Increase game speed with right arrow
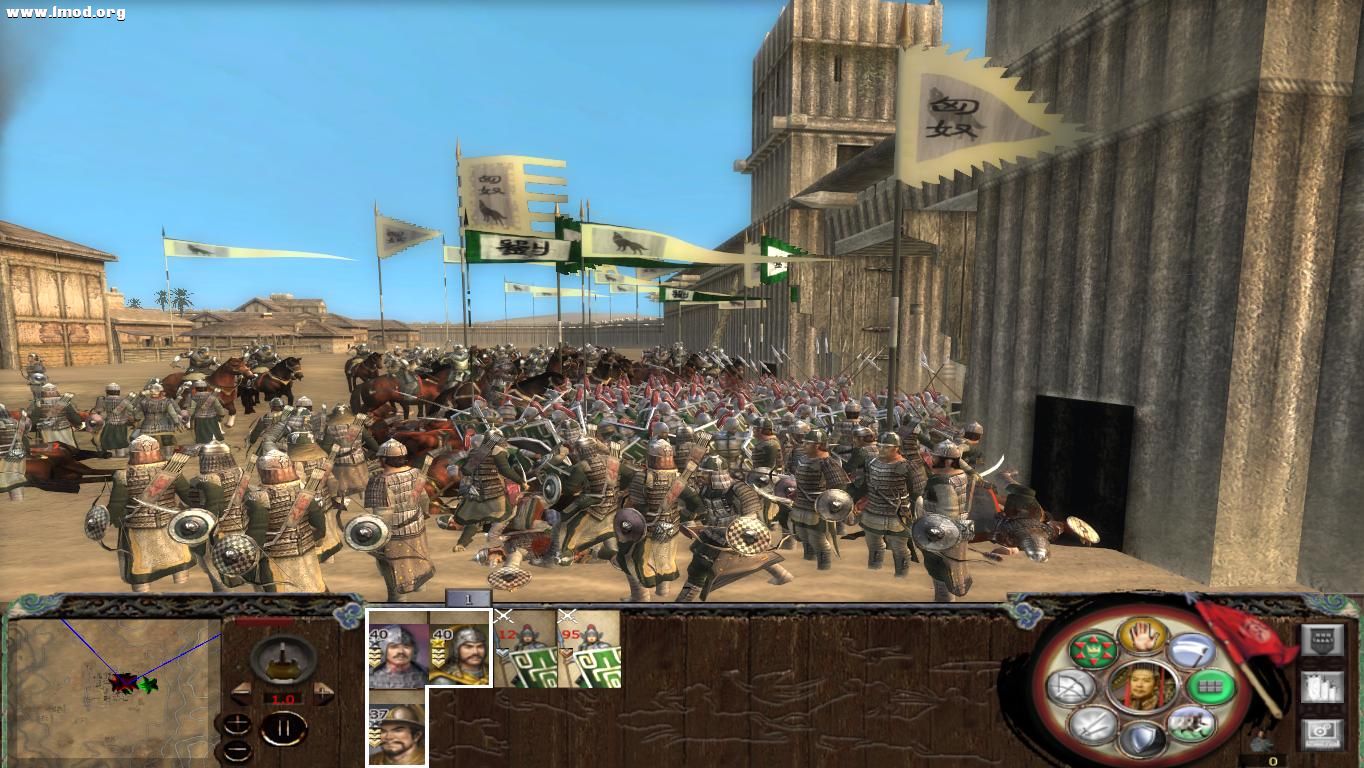Screen dimensions: 1364x768 (323, 693)
